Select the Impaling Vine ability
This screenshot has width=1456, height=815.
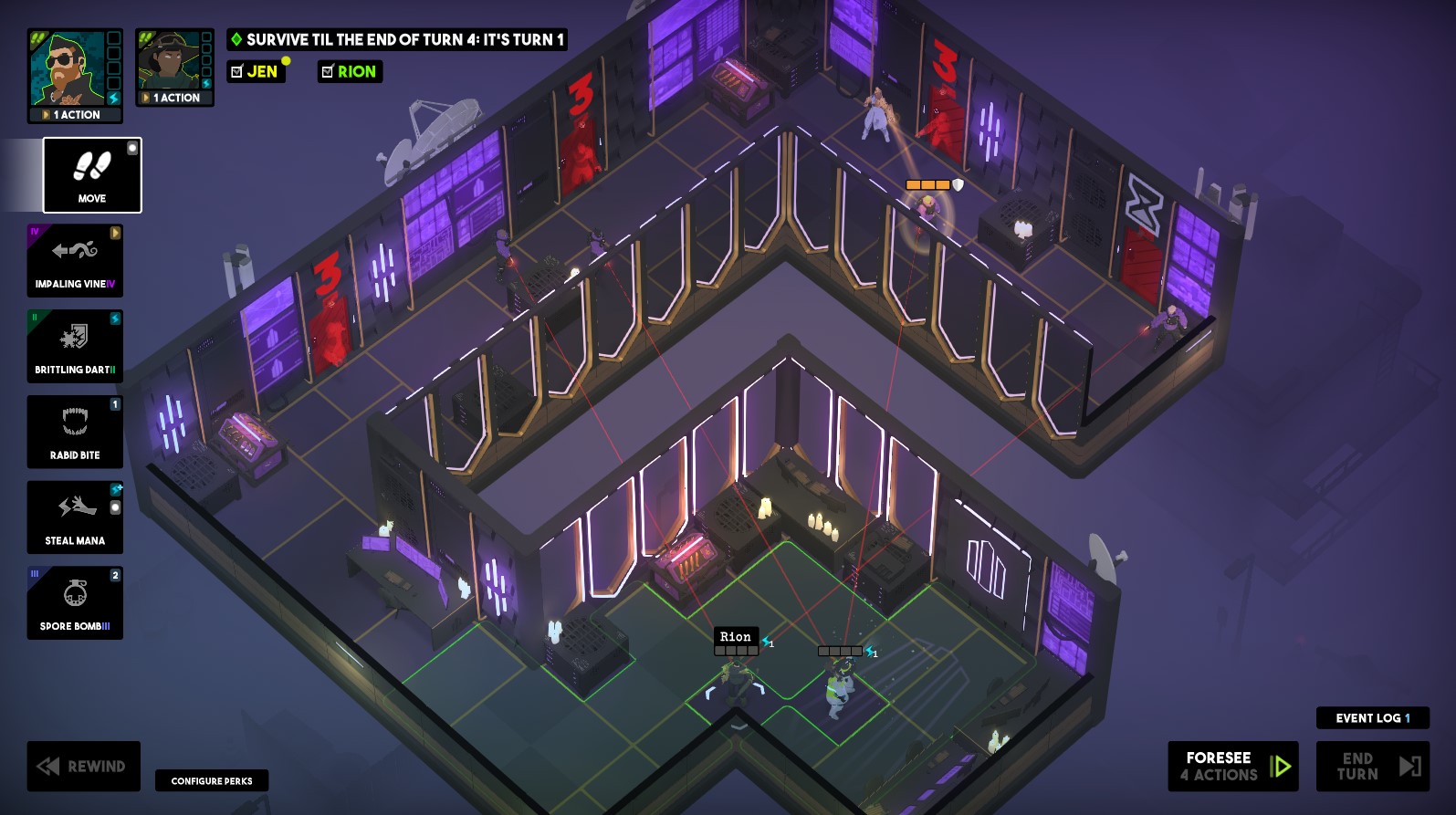tap(74, 261)
